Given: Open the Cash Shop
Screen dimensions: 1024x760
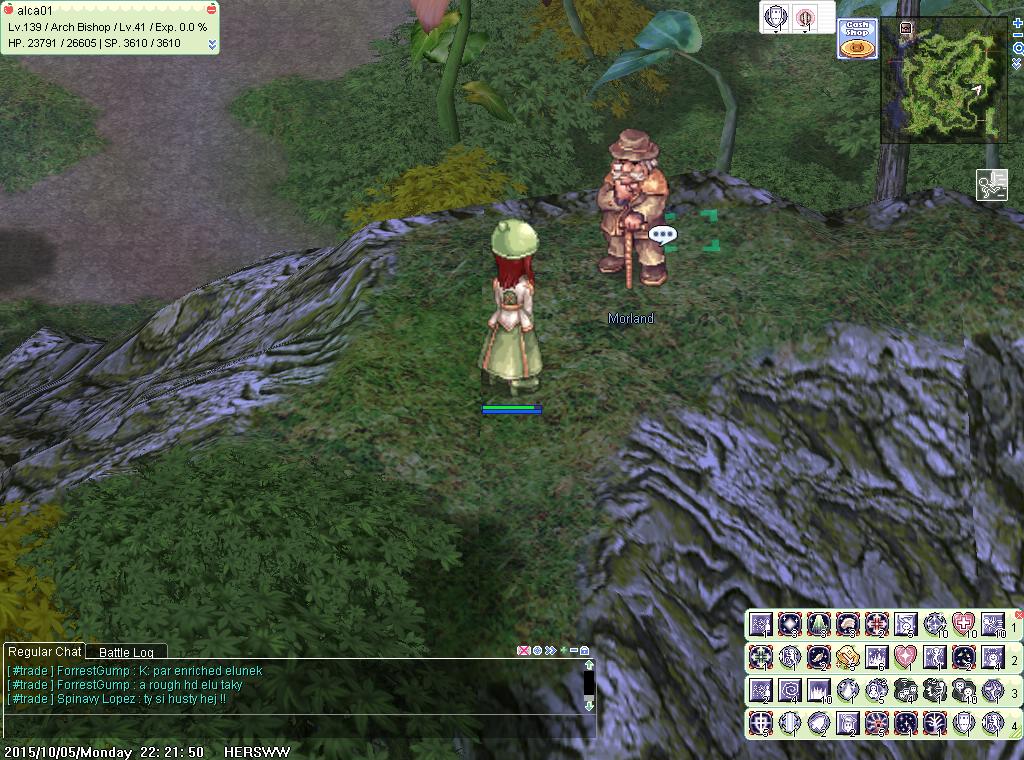Looking at the screenshot, I should pyautogui.click(x=857, y=39).
